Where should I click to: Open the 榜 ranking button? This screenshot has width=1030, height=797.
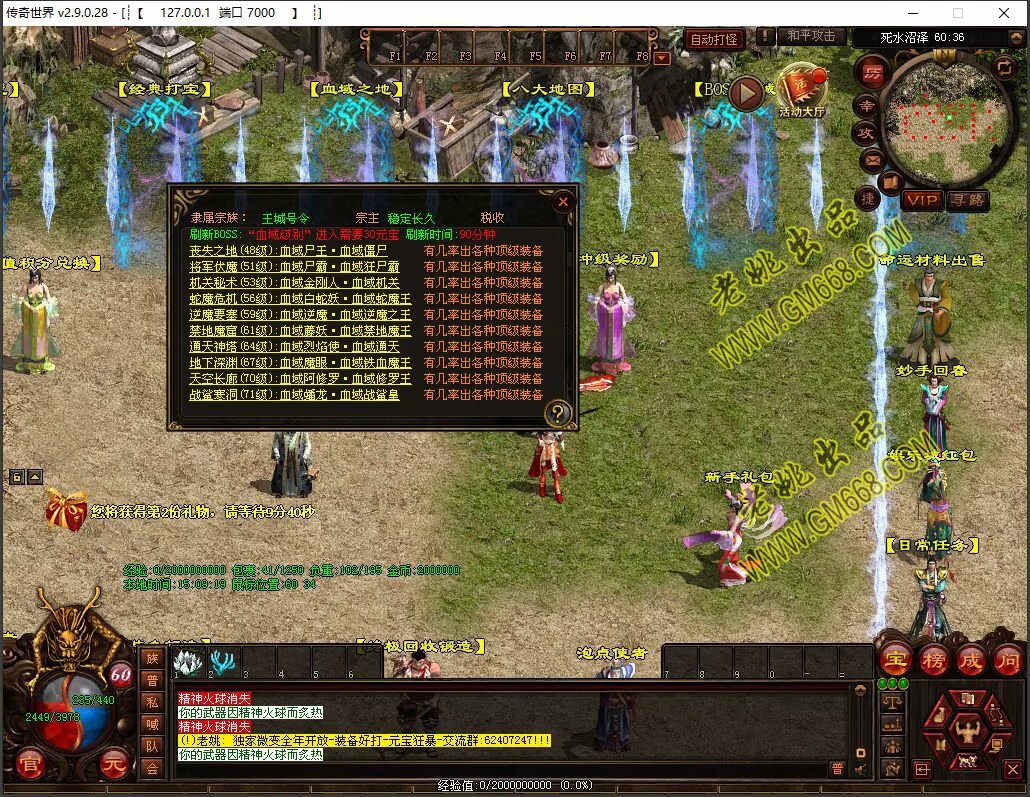933,660
